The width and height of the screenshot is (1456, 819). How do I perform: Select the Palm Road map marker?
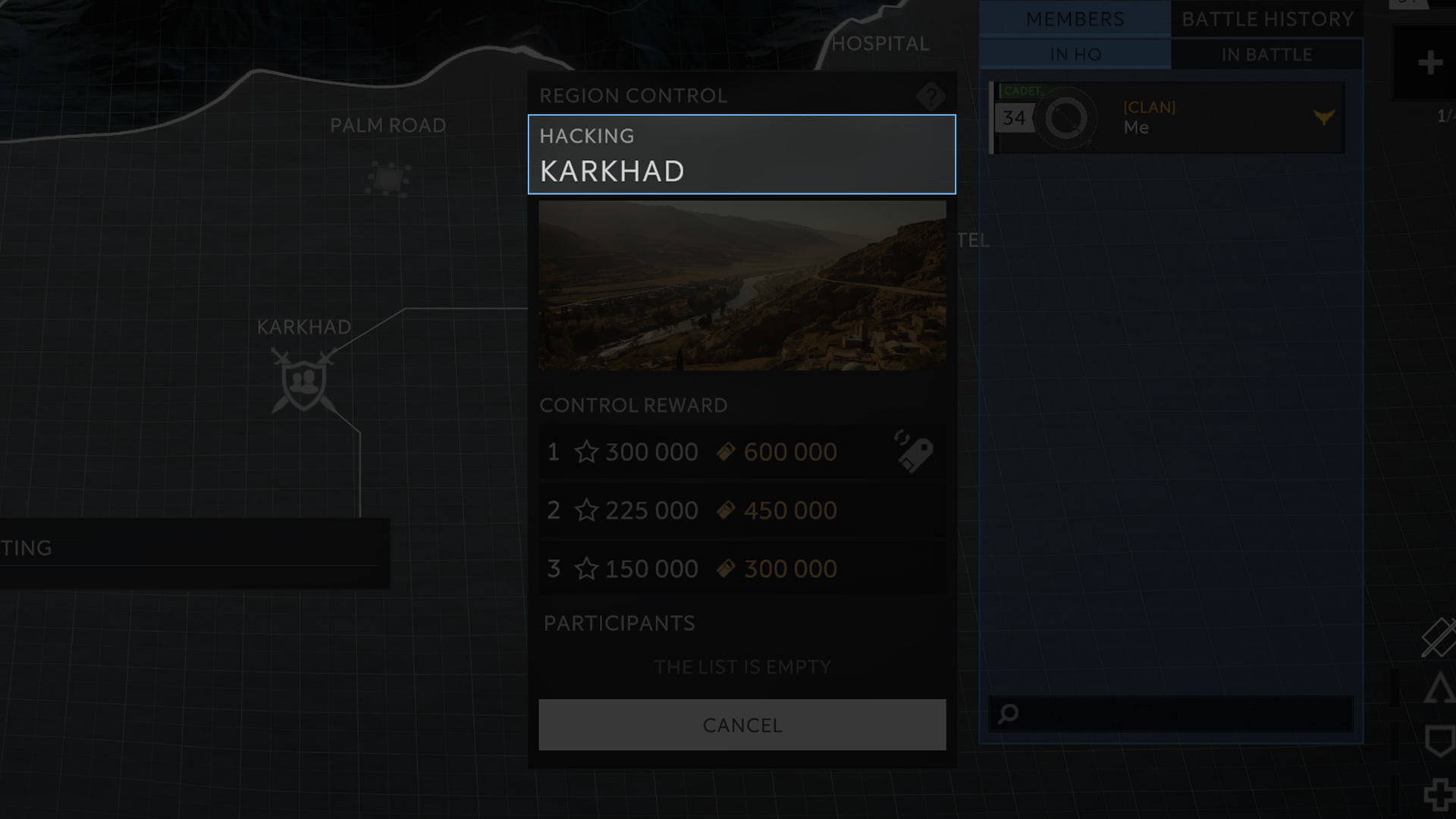[x=388, y=180]
